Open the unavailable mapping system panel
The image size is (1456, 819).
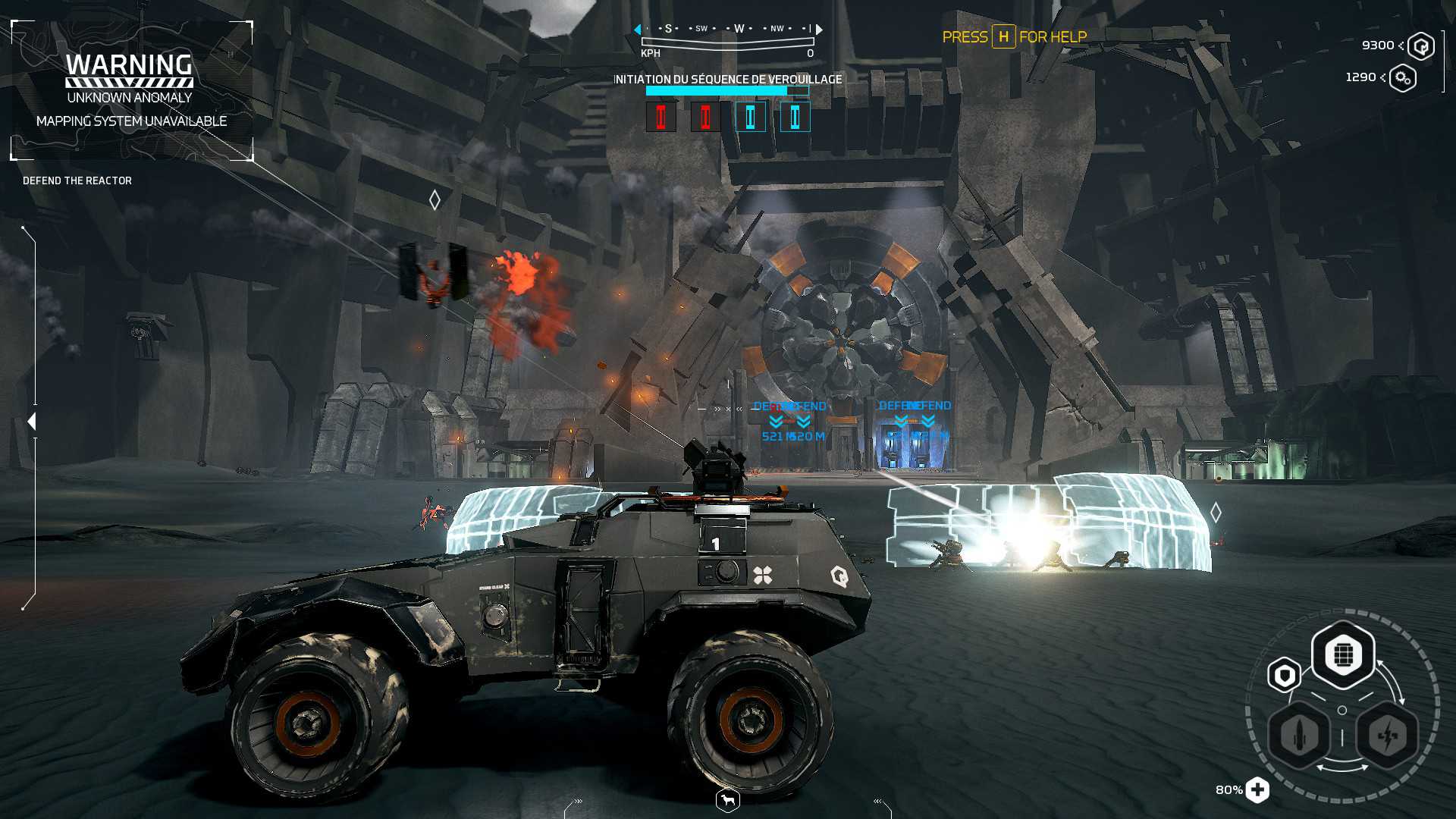(131, 91)
